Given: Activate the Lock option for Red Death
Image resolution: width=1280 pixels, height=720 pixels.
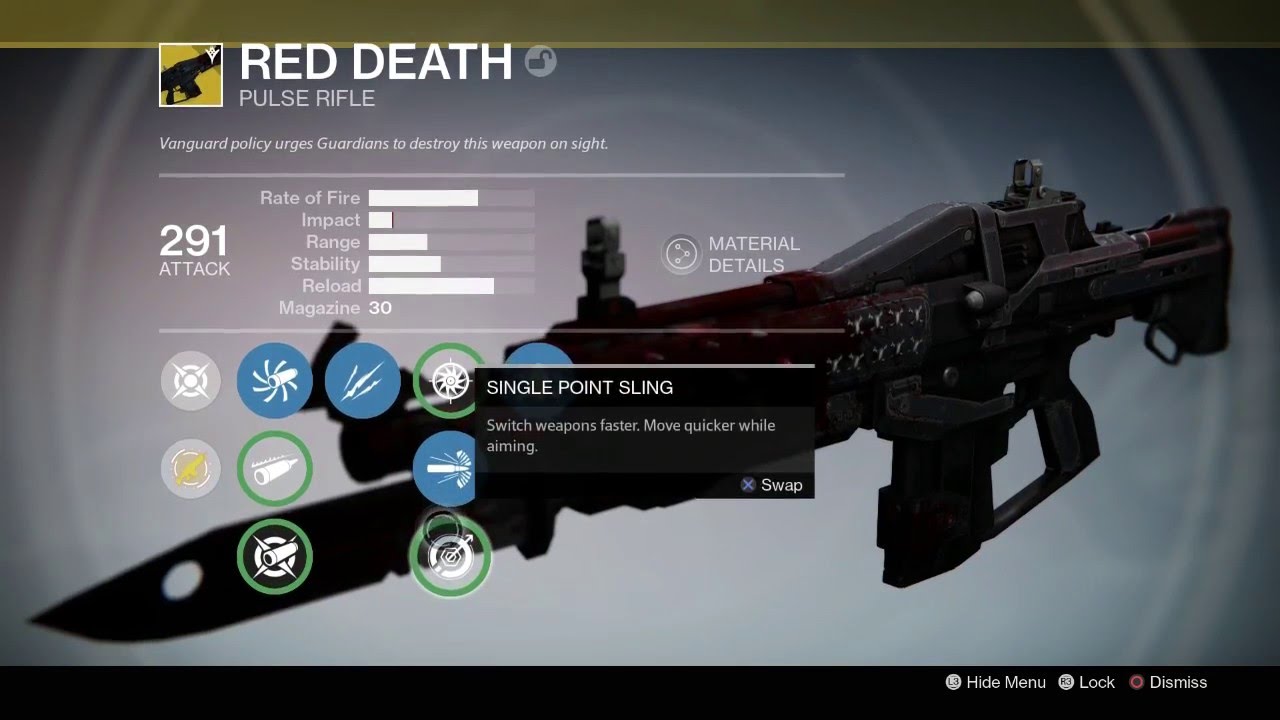Looking at the screenshot, I should (x=1087, y=682).
